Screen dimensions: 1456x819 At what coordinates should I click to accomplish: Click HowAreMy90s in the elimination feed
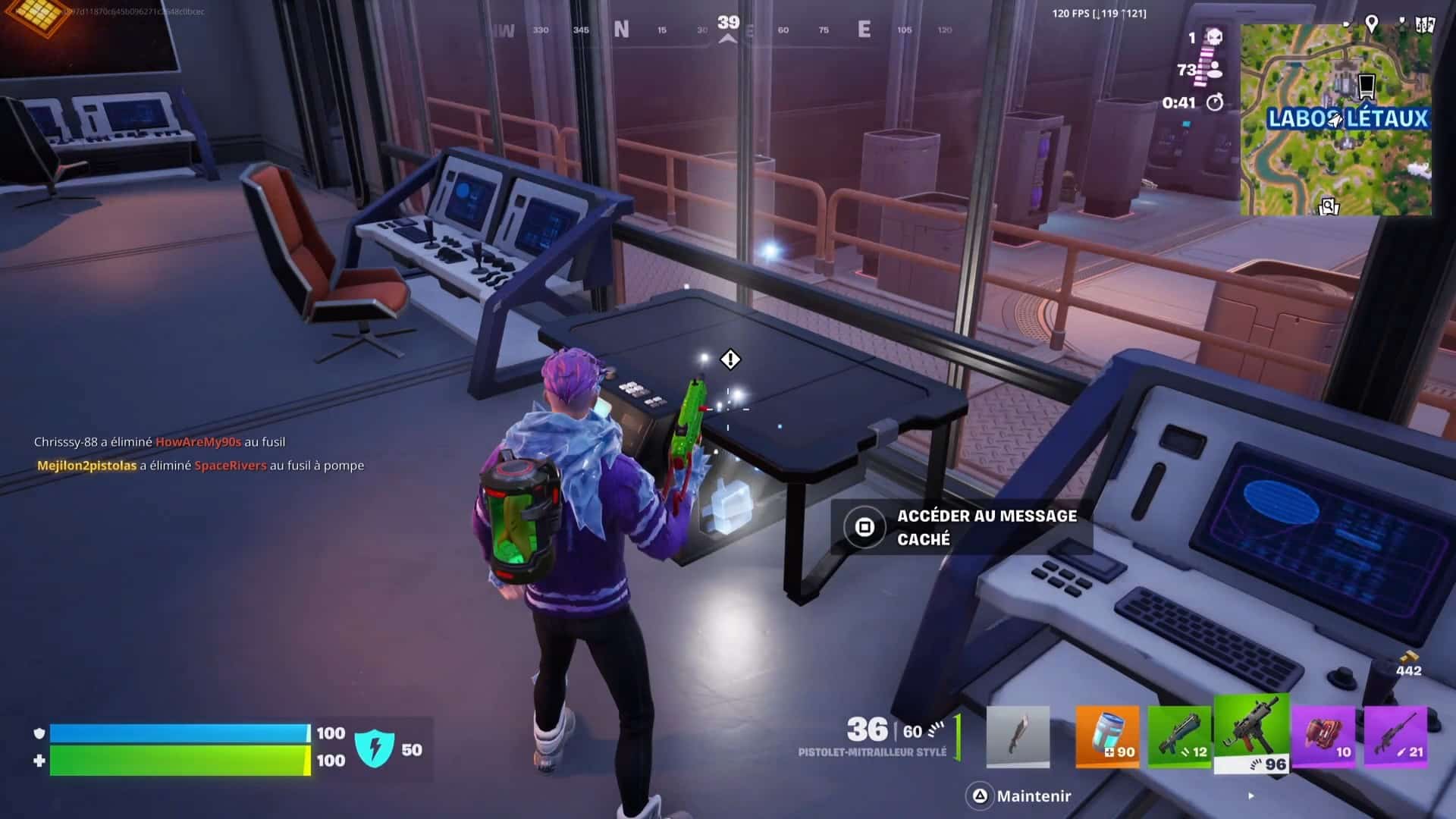coord(199,441)
